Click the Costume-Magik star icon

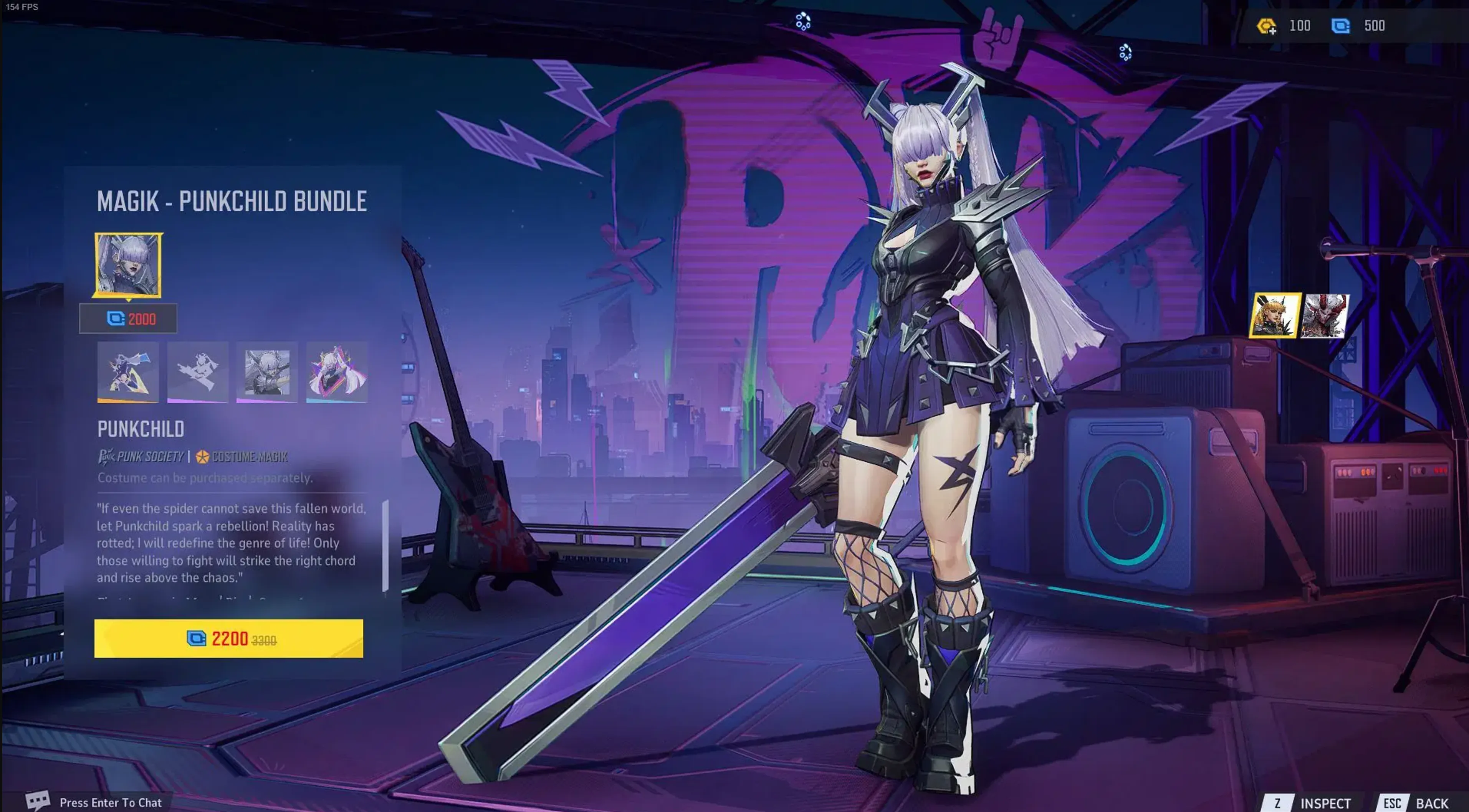click(202, 457)
